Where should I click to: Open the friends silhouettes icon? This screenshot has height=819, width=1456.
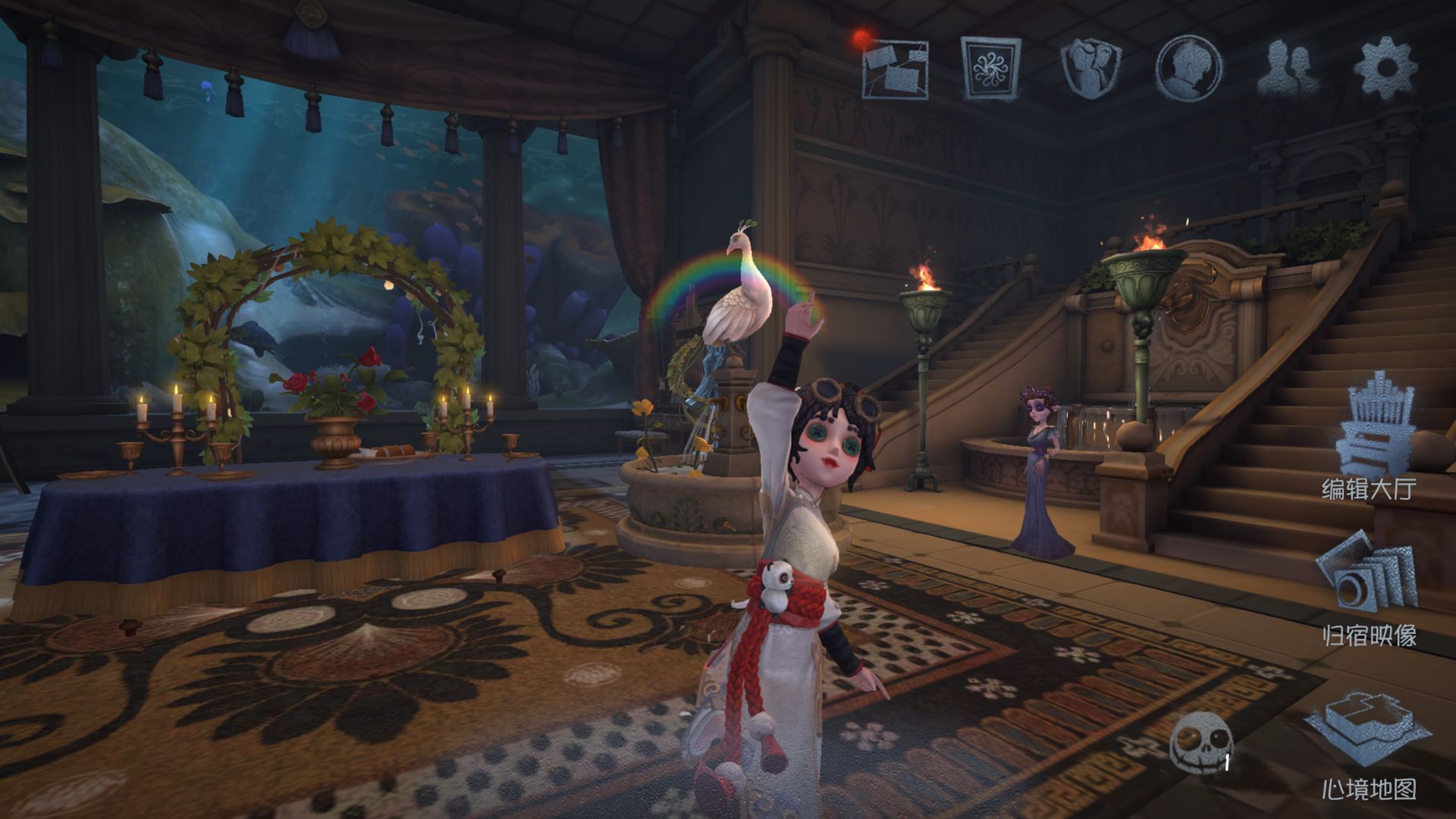click(x=1288, y=69)
